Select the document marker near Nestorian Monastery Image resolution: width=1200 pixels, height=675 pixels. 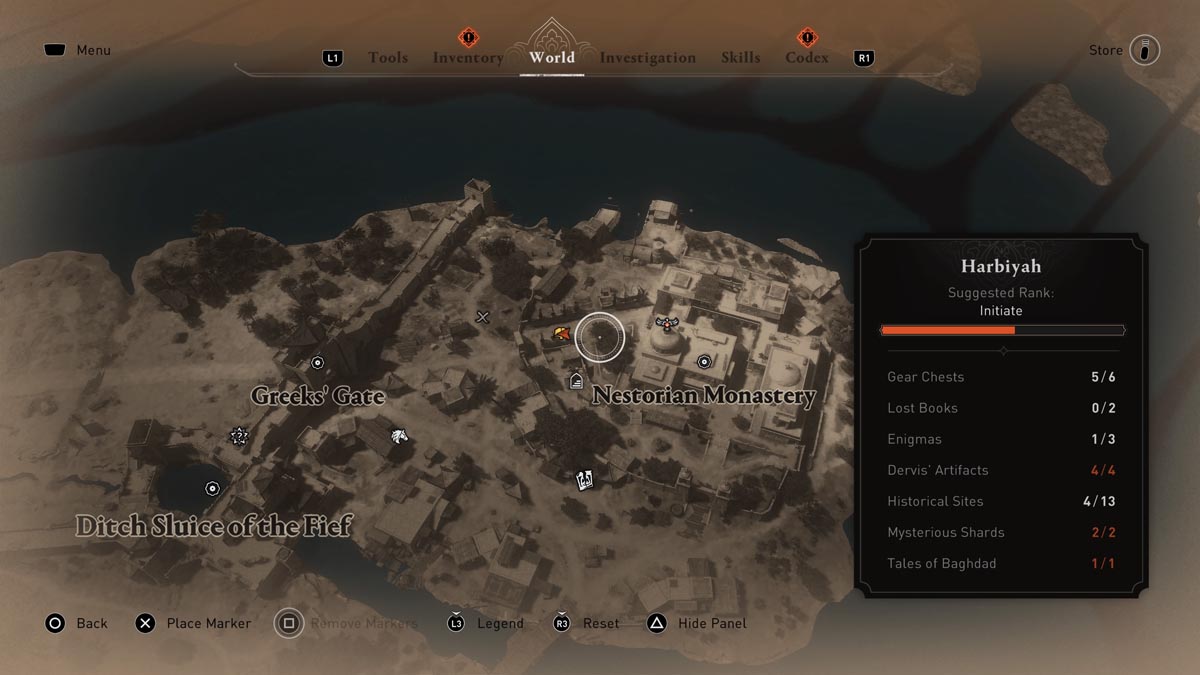576,380
